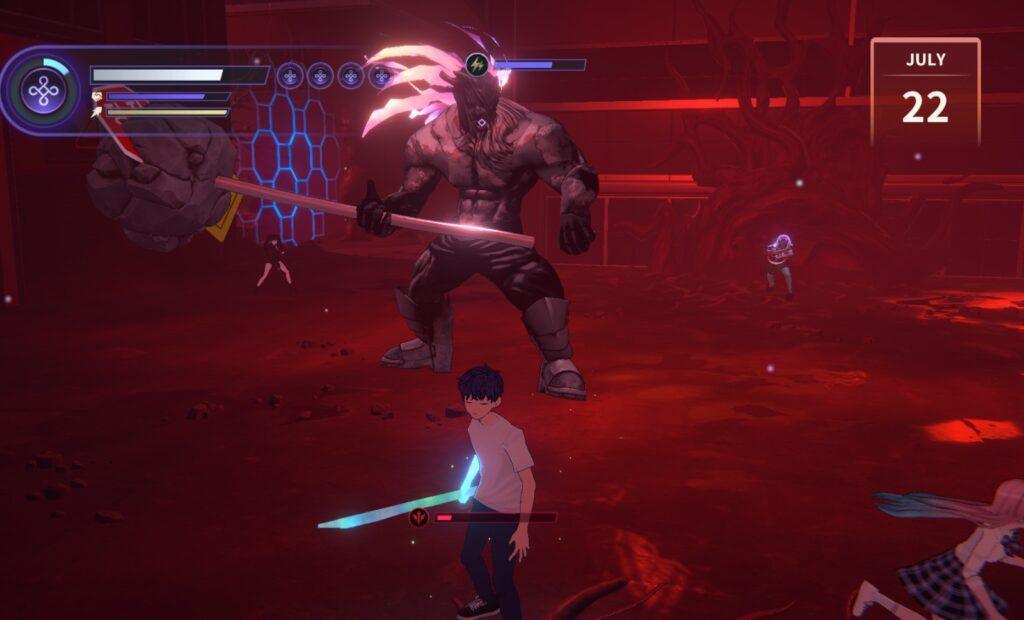Open the July 22 calendar date card
Viewport: 1024px width, 620px height.
(x=925, y=92)
